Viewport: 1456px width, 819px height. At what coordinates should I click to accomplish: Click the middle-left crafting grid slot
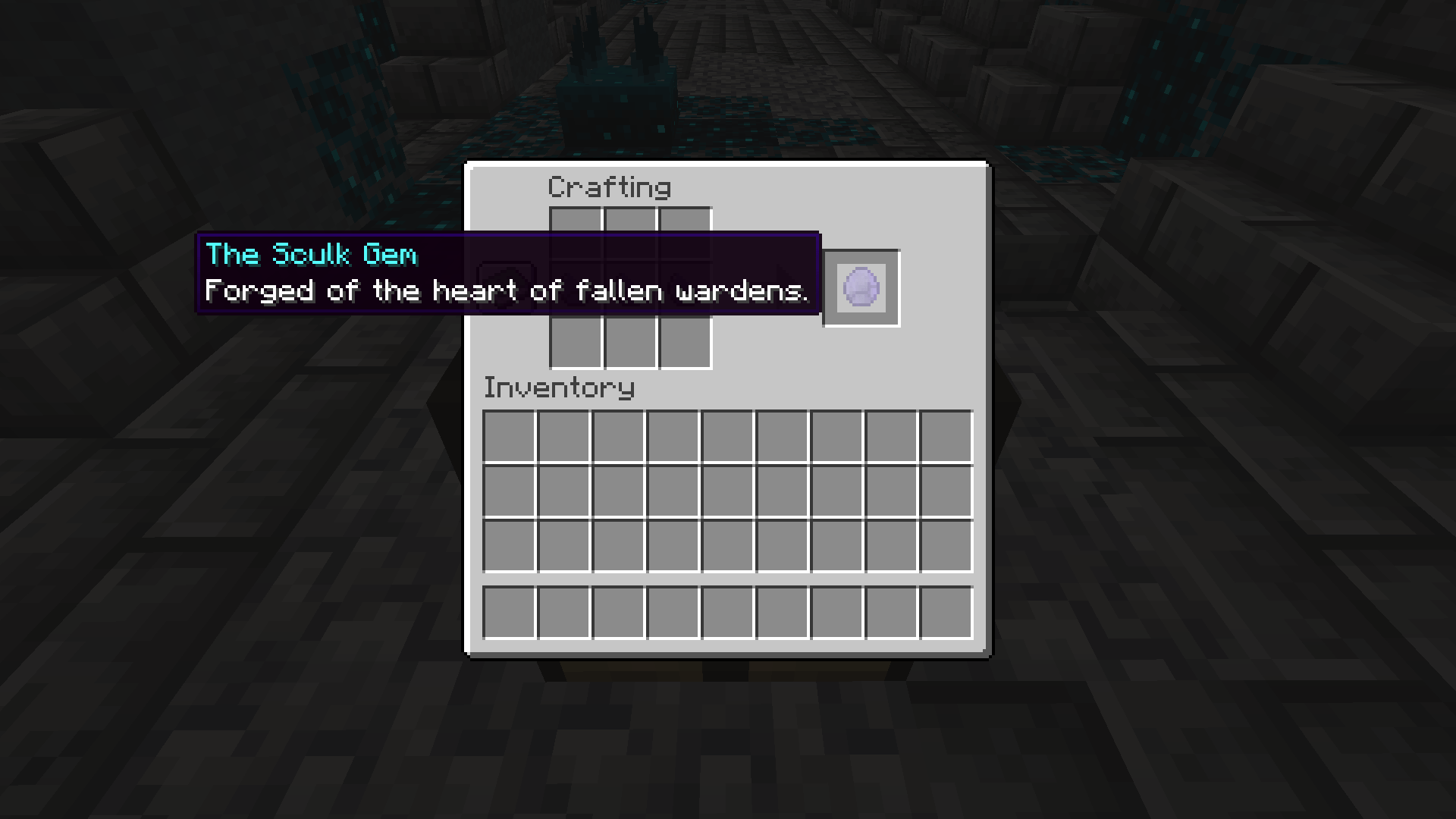574,288
